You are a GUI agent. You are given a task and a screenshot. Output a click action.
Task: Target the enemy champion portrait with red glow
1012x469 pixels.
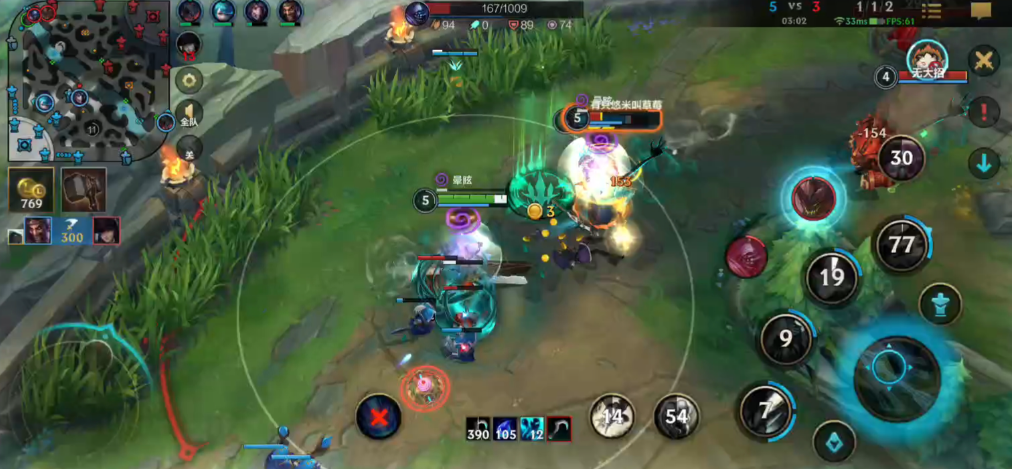[815, 197]
